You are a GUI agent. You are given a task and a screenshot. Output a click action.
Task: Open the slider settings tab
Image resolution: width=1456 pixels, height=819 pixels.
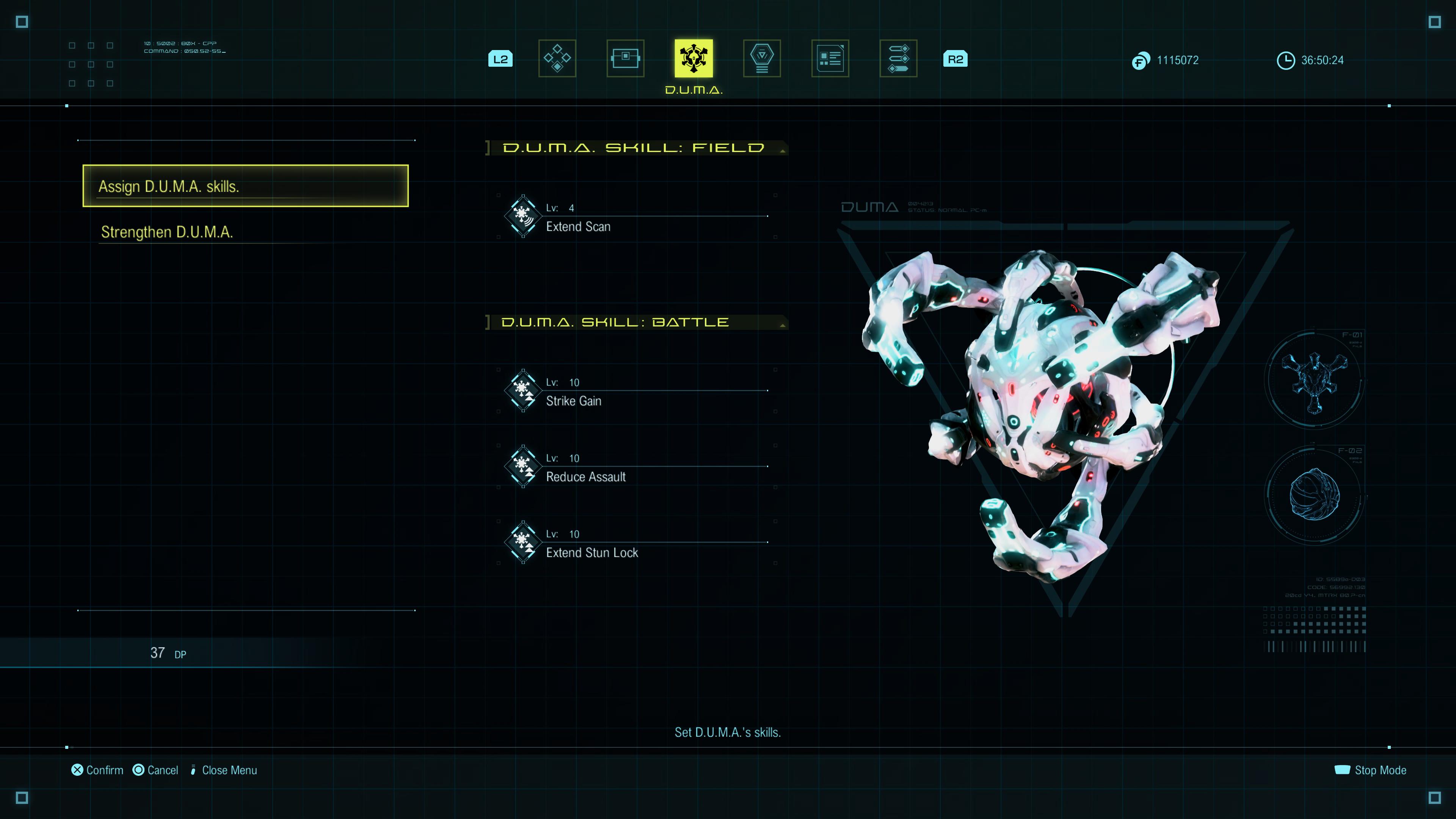898,58
